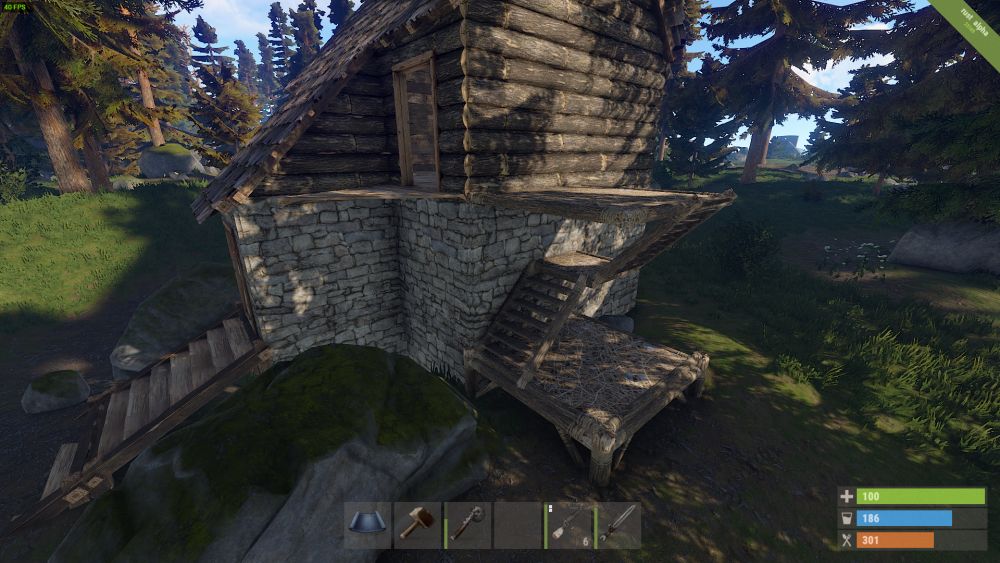Select the building plan hotbar slot
The height and width of the screenshot is (563, 1000).
pyautogui.click(x=367, y=525)
